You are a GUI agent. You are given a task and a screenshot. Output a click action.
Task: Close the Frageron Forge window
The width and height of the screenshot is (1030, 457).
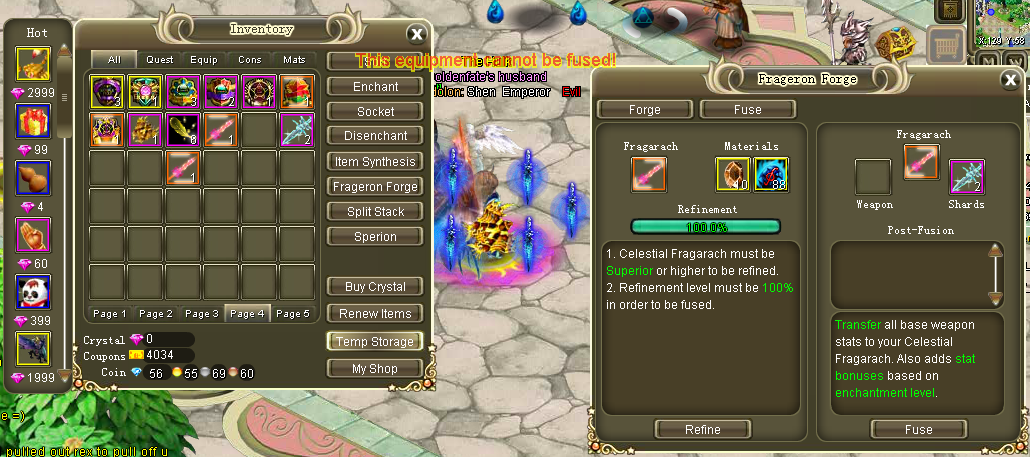click(x=1009, y=81)
